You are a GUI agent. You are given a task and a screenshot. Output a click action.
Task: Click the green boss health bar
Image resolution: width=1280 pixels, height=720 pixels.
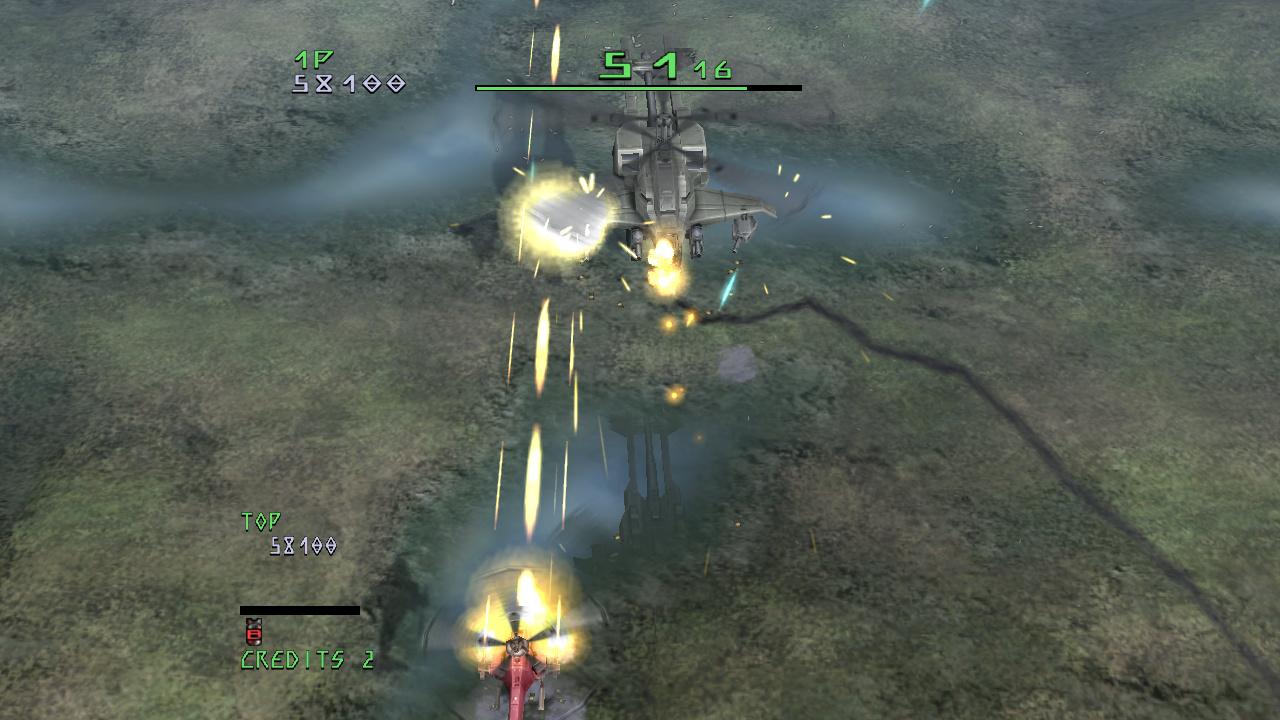point(610,88)
